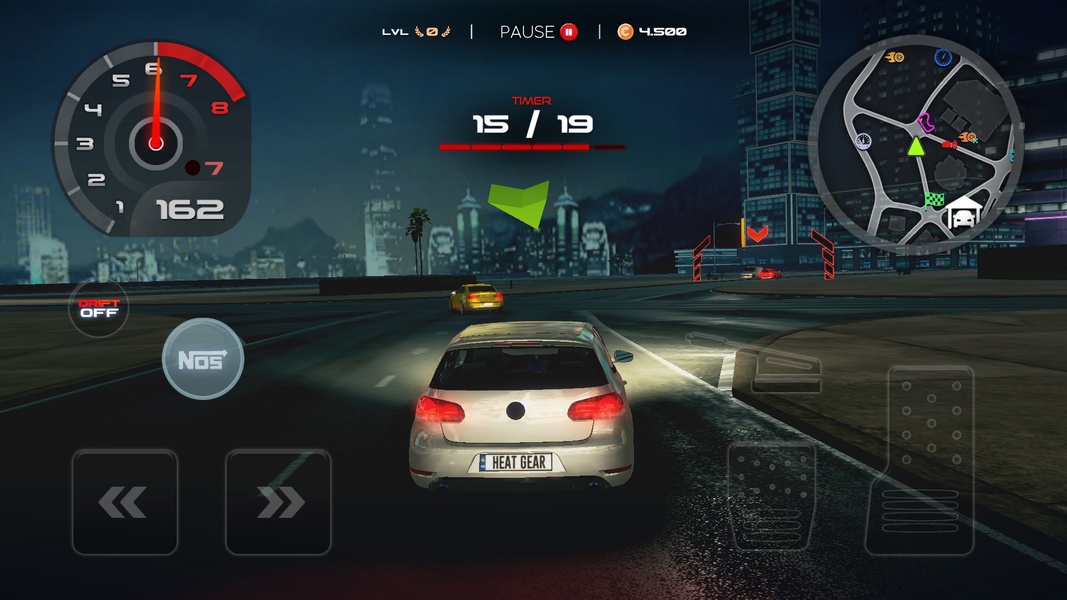Toggle the Drift OFF switch
This screenshot has height=600, width=1067.
pos(99,308)
